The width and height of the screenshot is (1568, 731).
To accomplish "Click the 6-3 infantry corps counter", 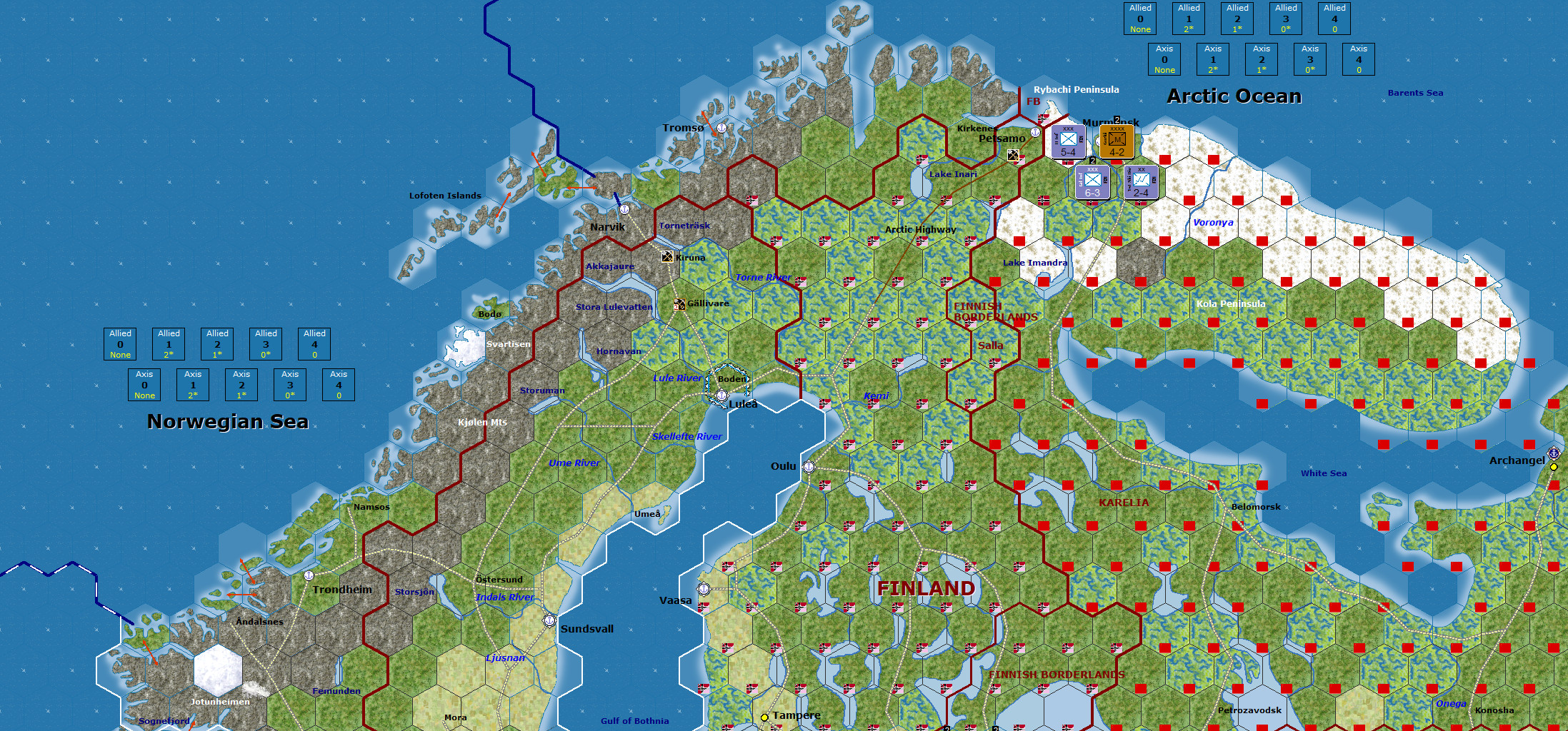I will (1093, 182).
